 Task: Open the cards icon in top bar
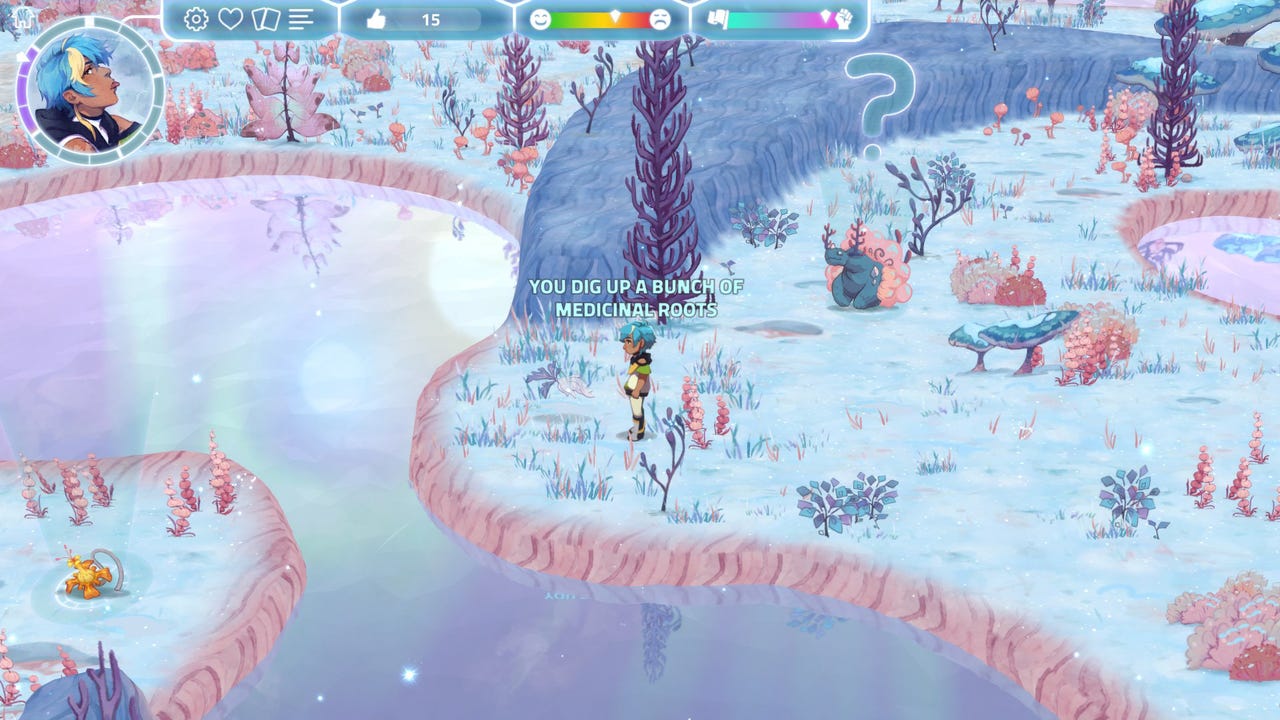[265, 19]
